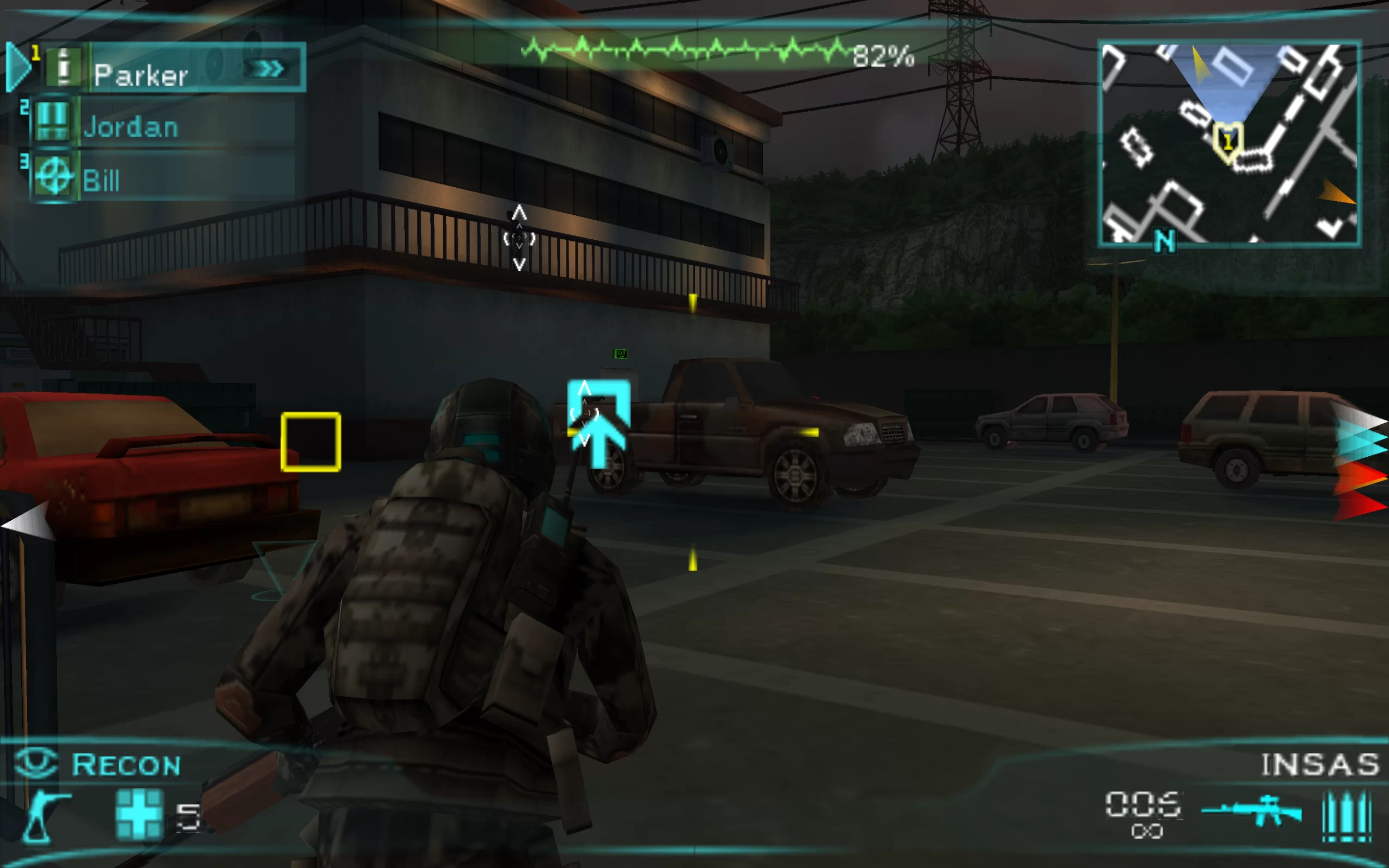Image resolution: width=1389 pixels, height=868 pixels.
Task: Toggle the Recon eye icon
Action: [x=36, y=763]
